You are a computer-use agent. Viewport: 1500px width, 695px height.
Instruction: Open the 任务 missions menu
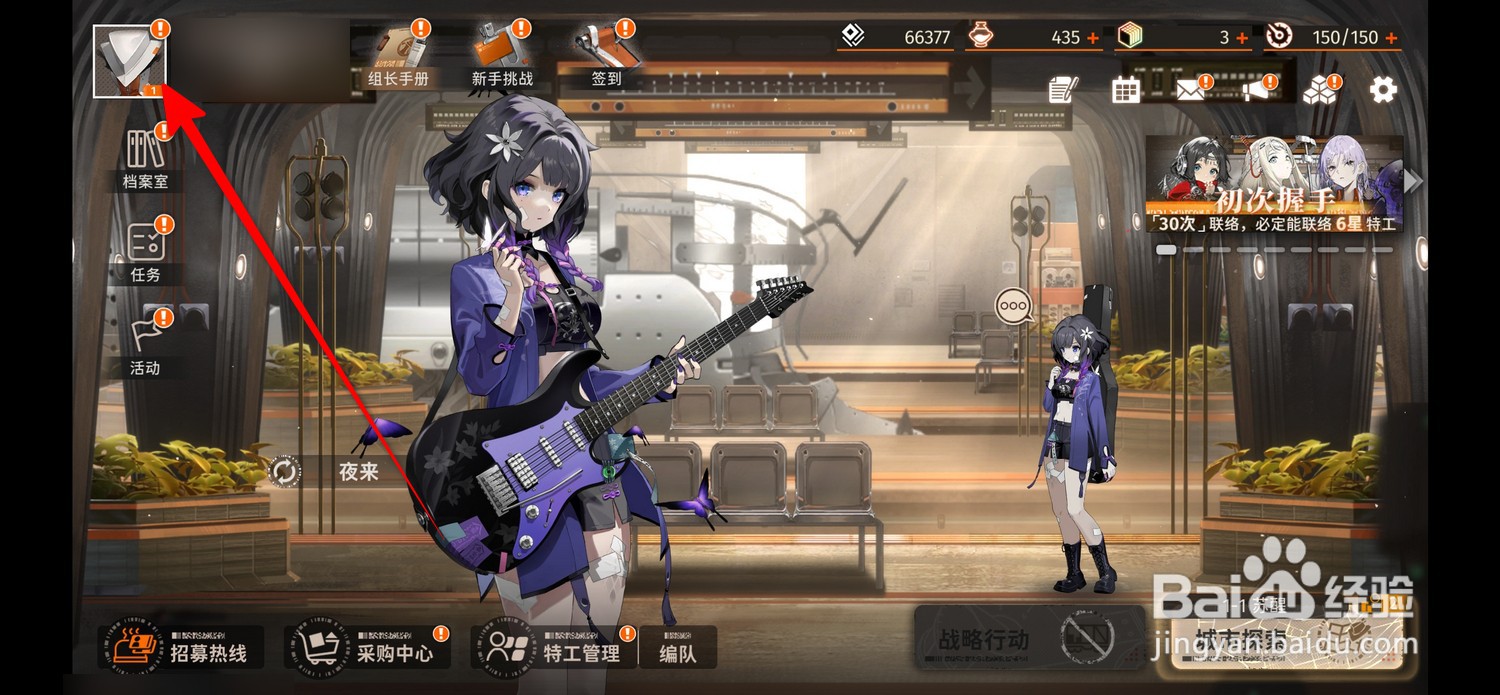click(x=145, y=251)
